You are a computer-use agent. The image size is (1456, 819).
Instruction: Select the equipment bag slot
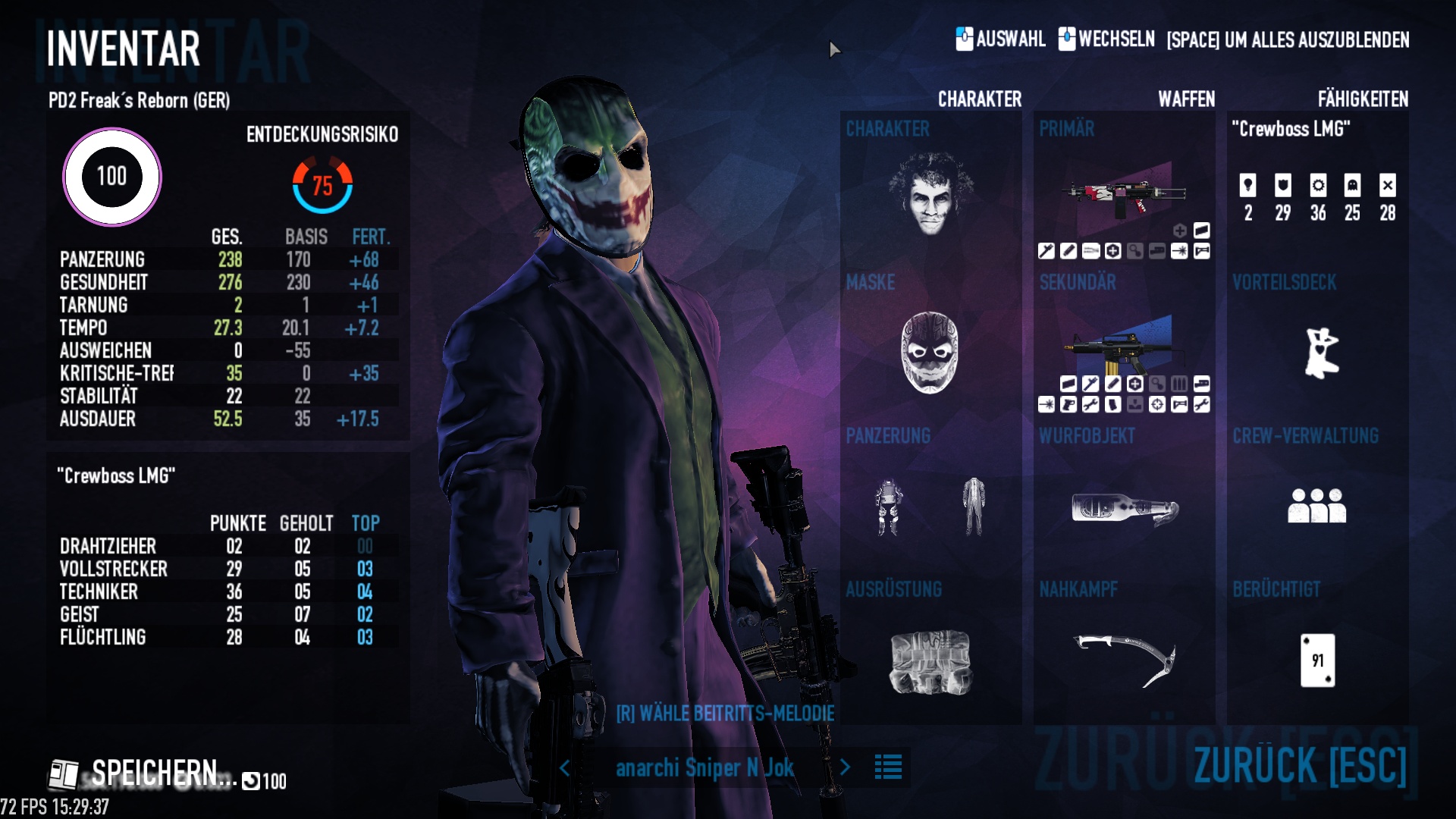[x=930, y=662]
